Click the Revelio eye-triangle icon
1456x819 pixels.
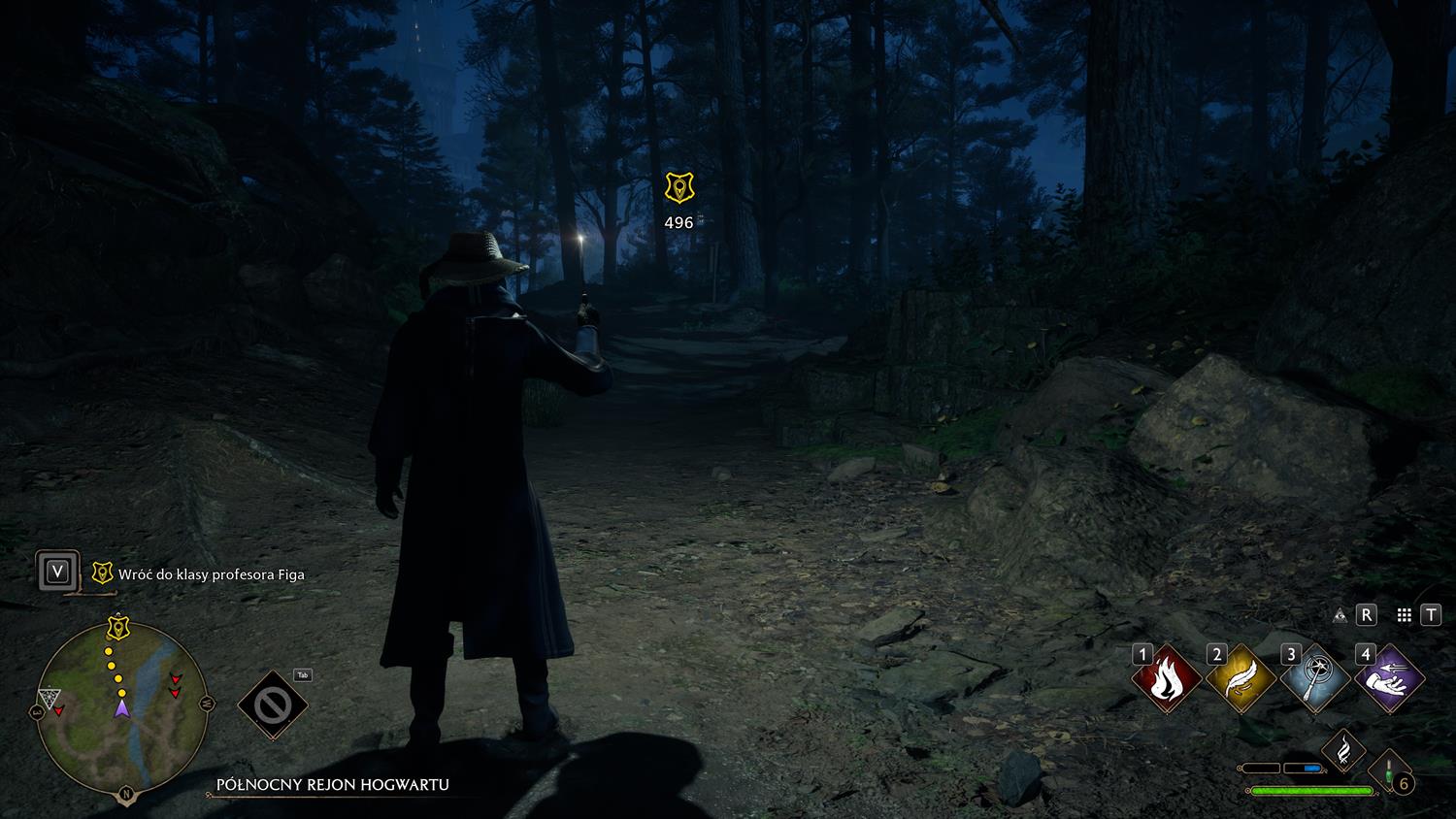(1340, 614)
